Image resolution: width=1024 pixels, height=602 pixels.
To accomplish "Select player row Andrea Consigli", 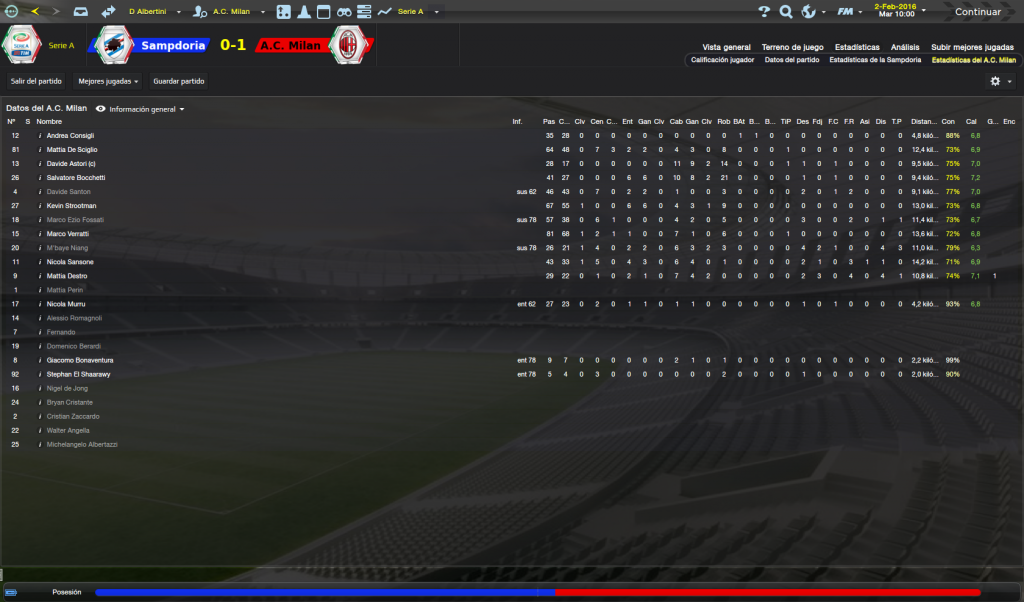I will point(72,135).
